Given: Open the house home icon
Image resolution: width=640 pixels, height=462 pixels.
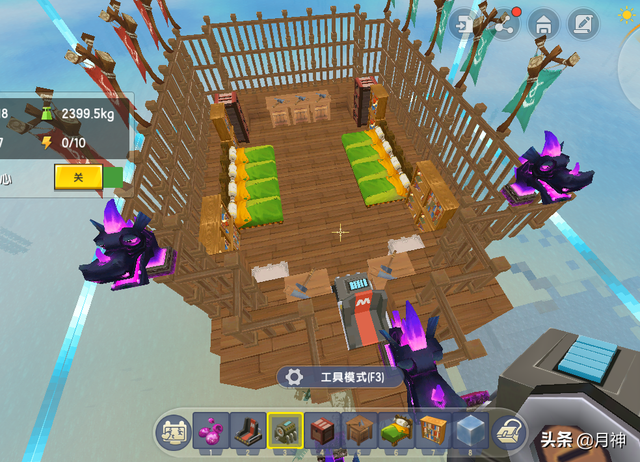Looking at the screenshot, I should pos(543,24).
